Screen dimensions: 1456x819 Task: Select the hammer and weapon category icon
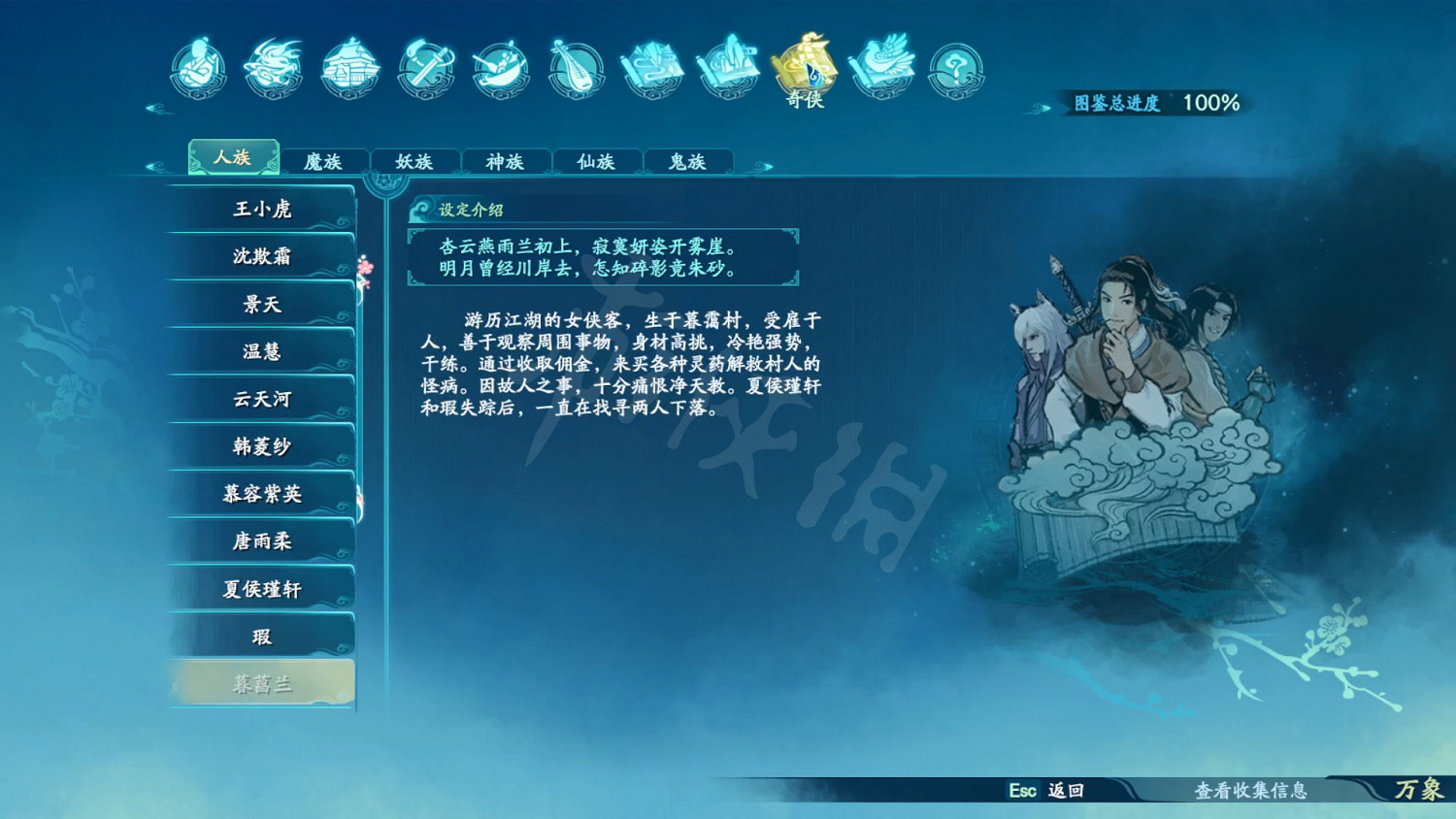(424, 68)
